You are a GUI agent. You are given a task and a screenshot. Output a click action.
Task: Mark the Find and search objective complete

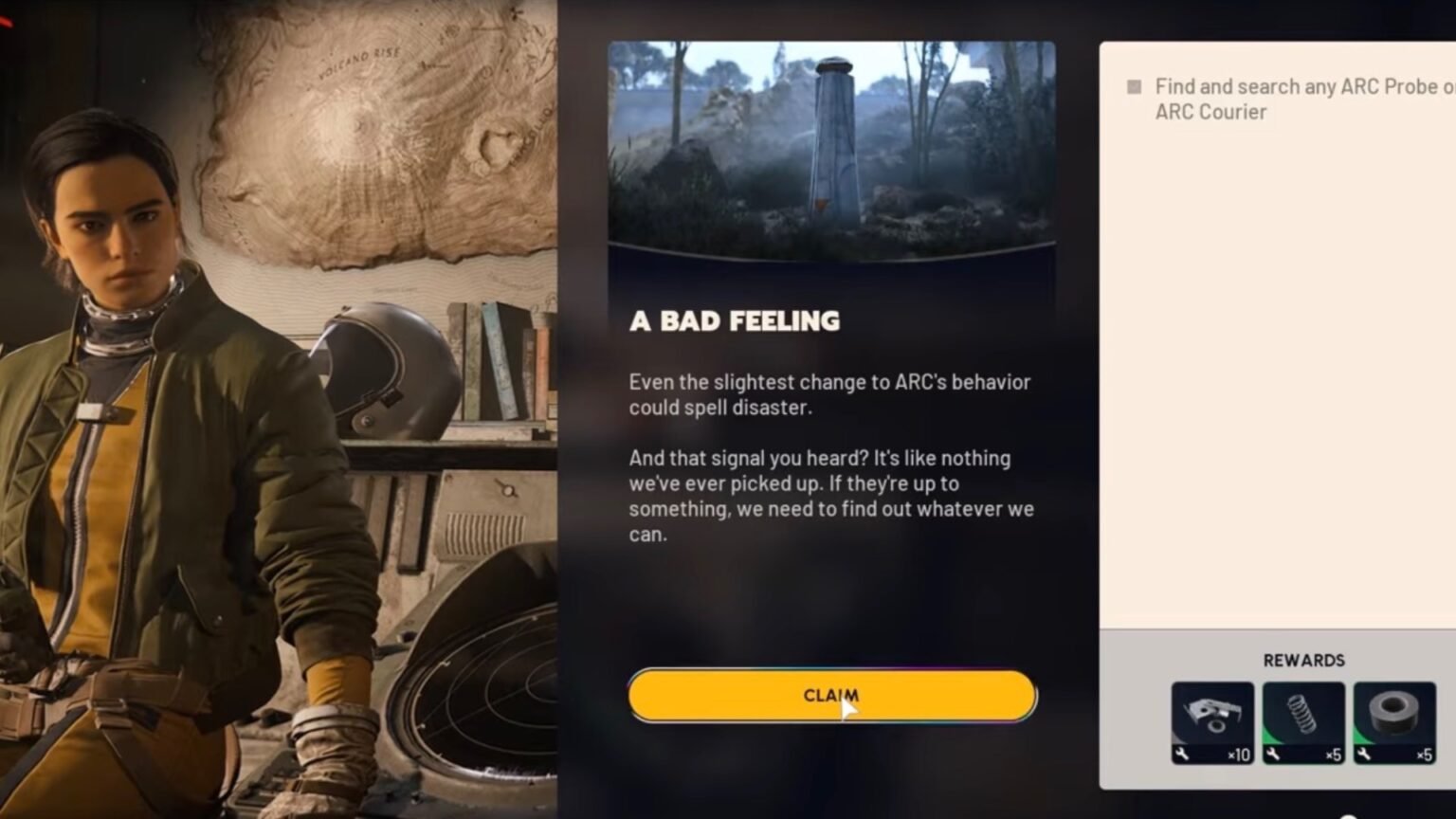pyautogui.click(x=1134, y=86)
